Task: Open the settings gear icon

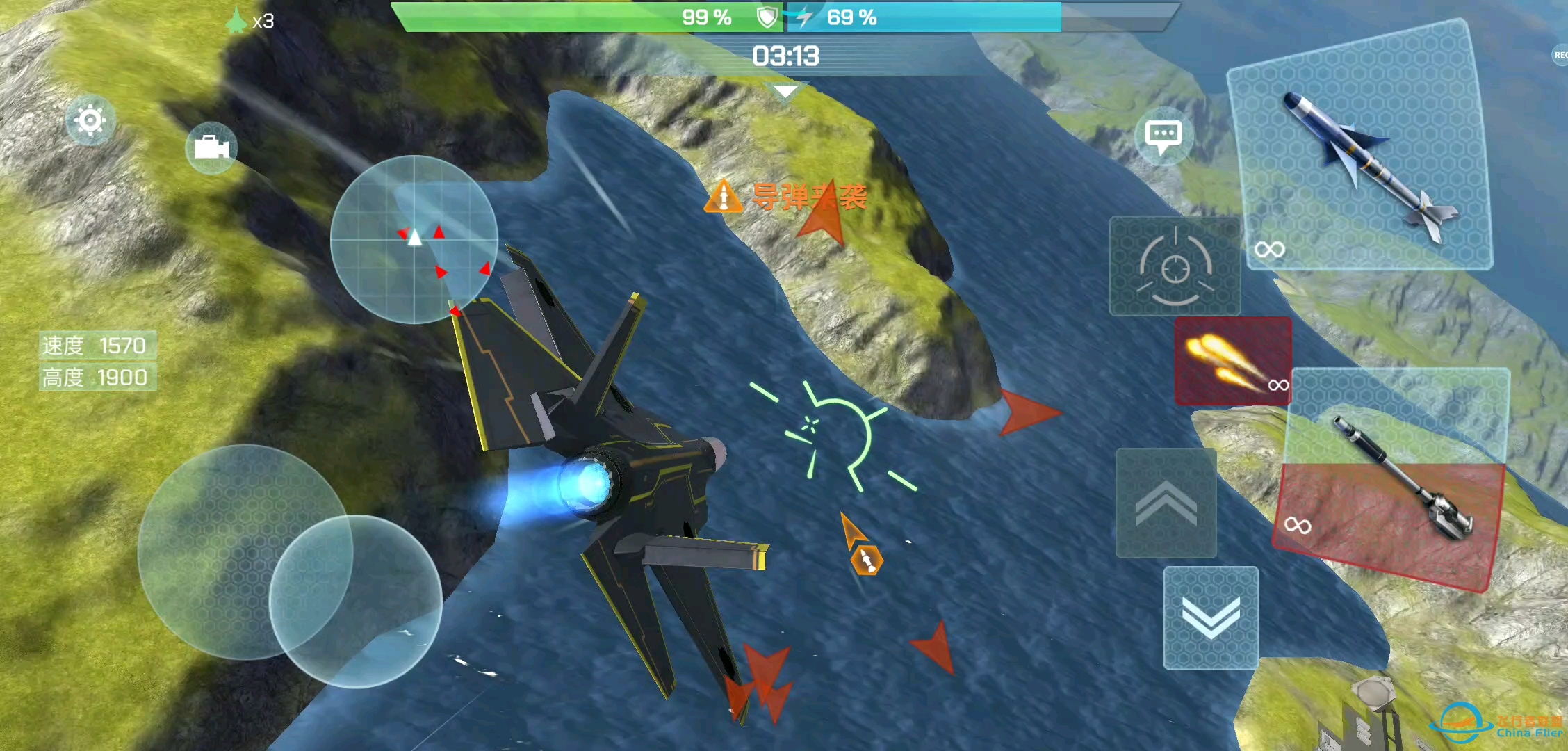Action: coord(89,120)
